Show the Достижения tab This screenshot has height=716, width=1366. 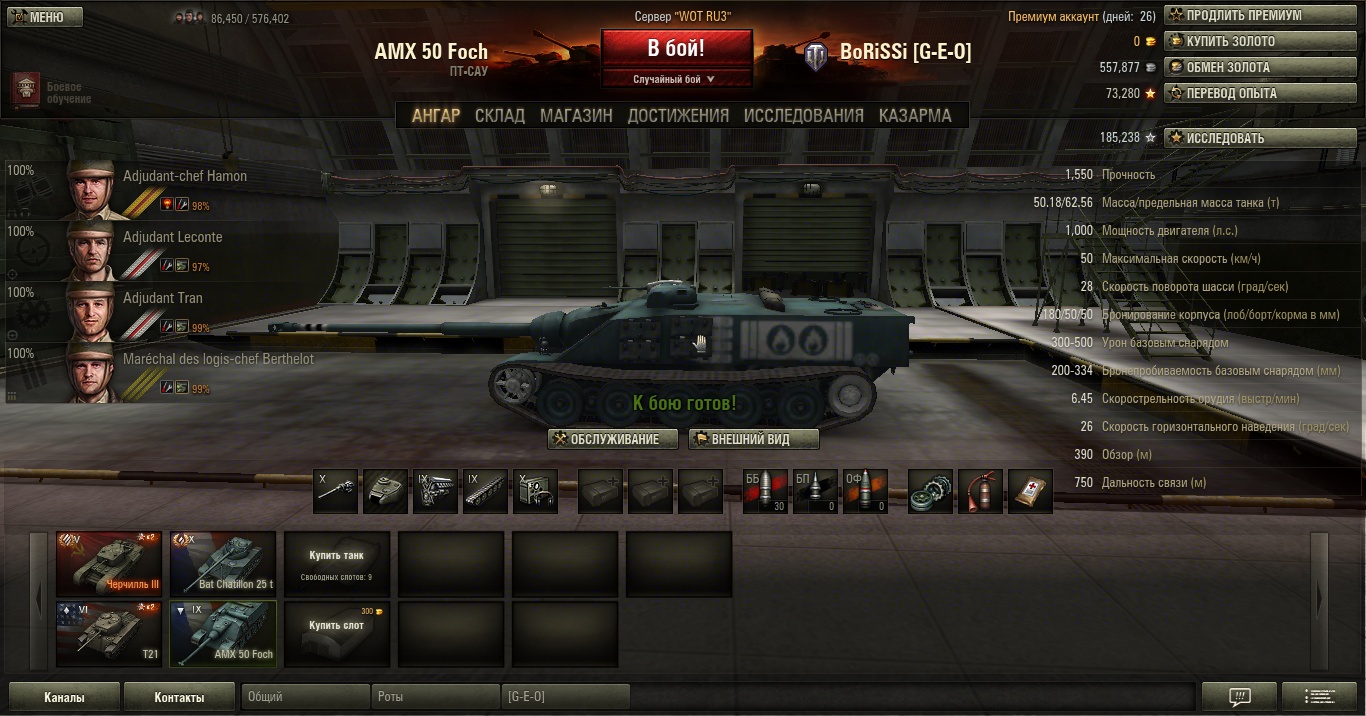678,115
